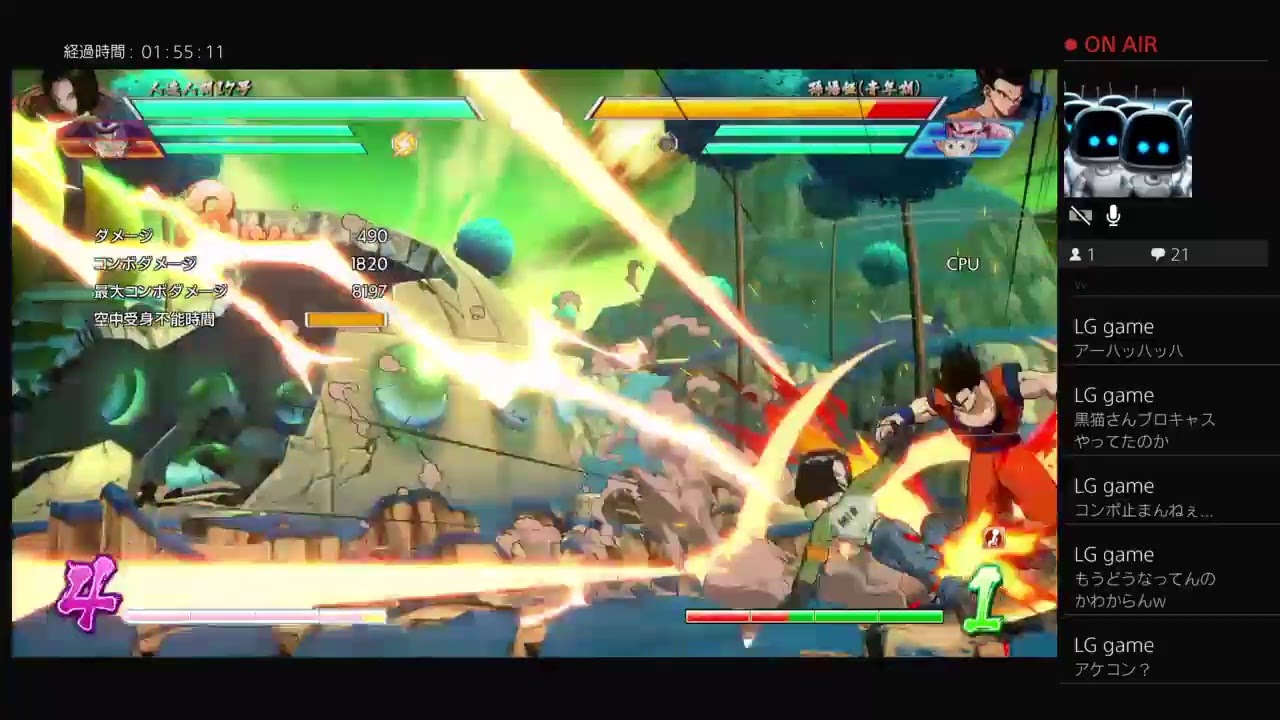Click the 空中受身不能時間 orange gauge bar
Image resolution: width=1280 pixels, height=720 pixels.
click(x=346, y=318)
